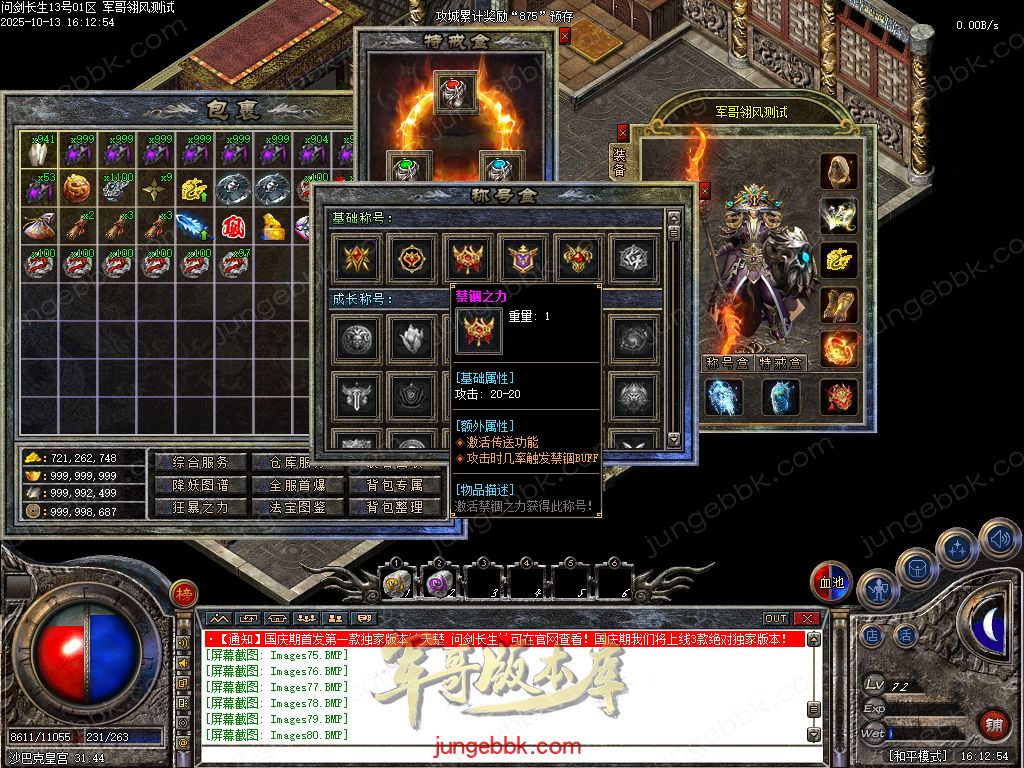1024x768 pixels.
Task: Select the red 爆 item in the bag
Action: pyautogui.click(x=234, y=226)
